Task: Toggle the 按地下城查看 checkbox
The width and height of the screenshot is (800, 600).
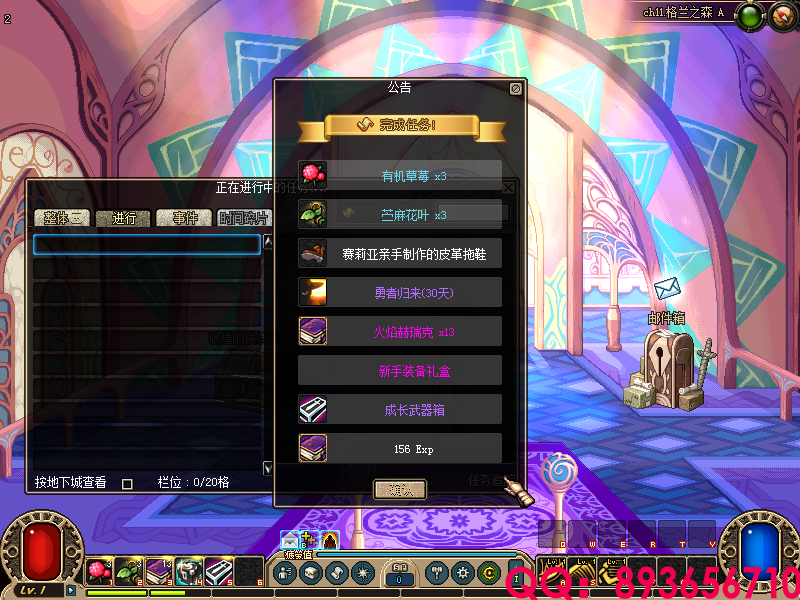Action: [127, 483]
